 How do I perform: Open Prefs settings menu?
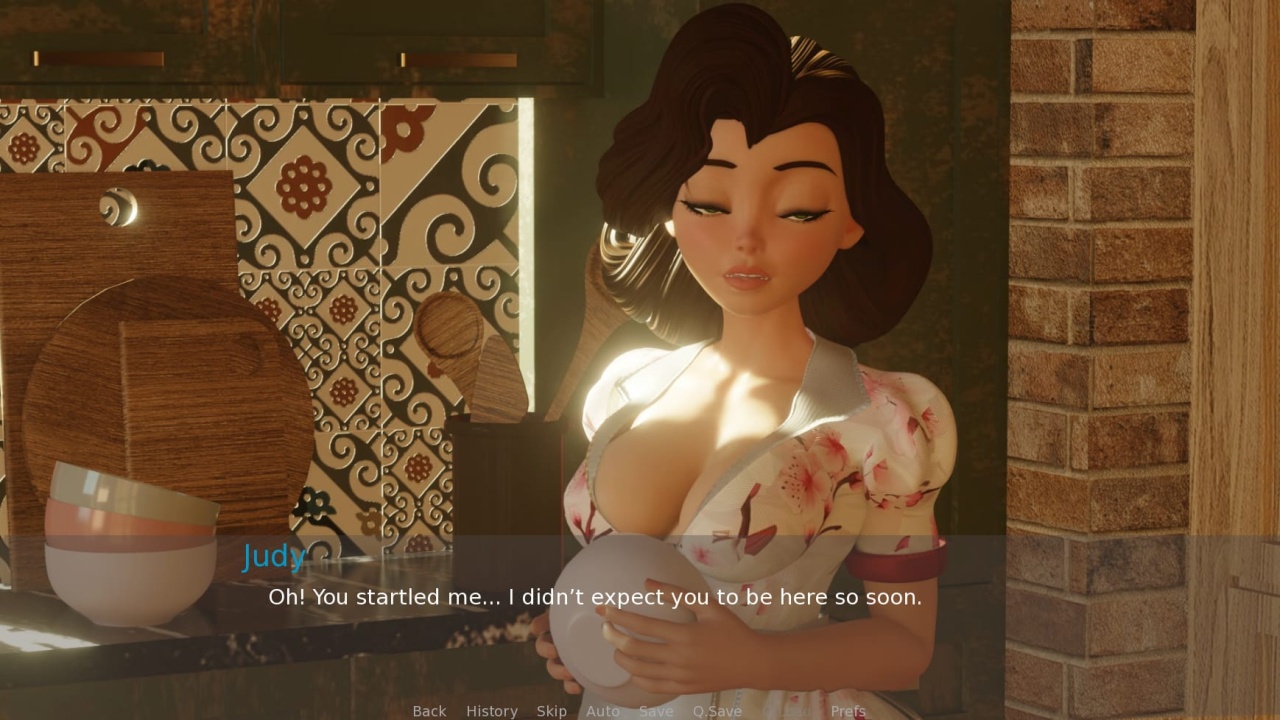848,711
